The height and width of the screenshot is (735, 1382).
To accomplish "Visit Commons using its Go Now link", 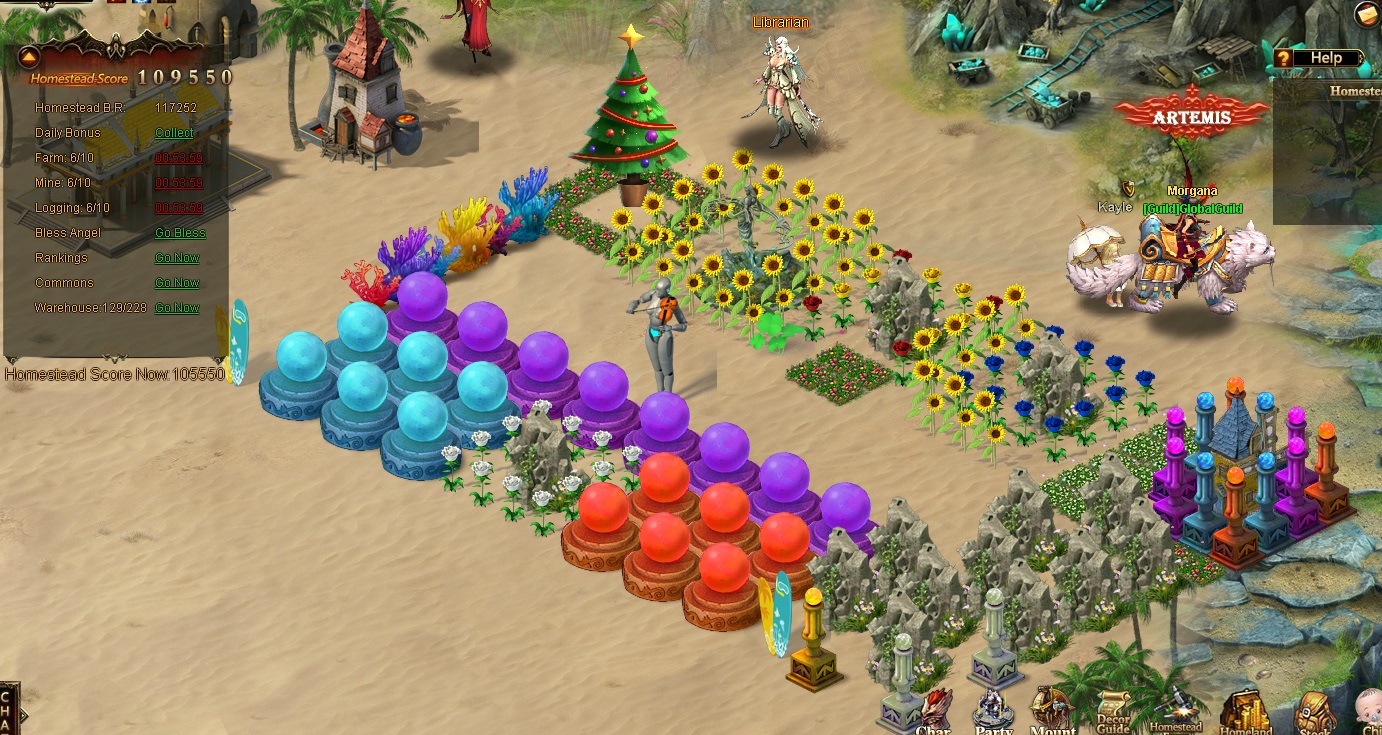I will click(177, 283).
